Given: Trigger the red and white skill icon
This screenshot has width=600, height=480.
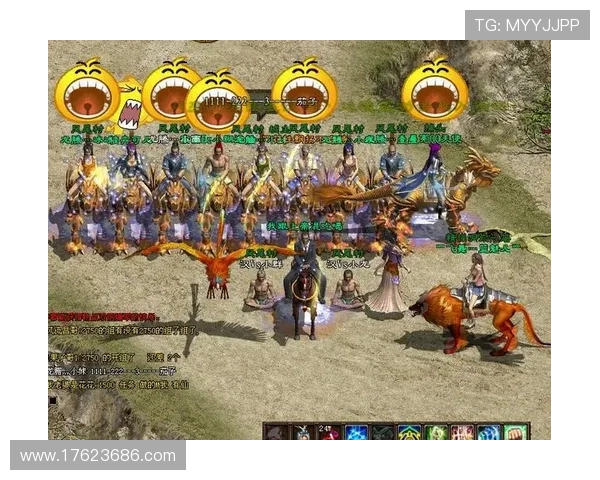Looking at the screenshot, I should 462,433.
